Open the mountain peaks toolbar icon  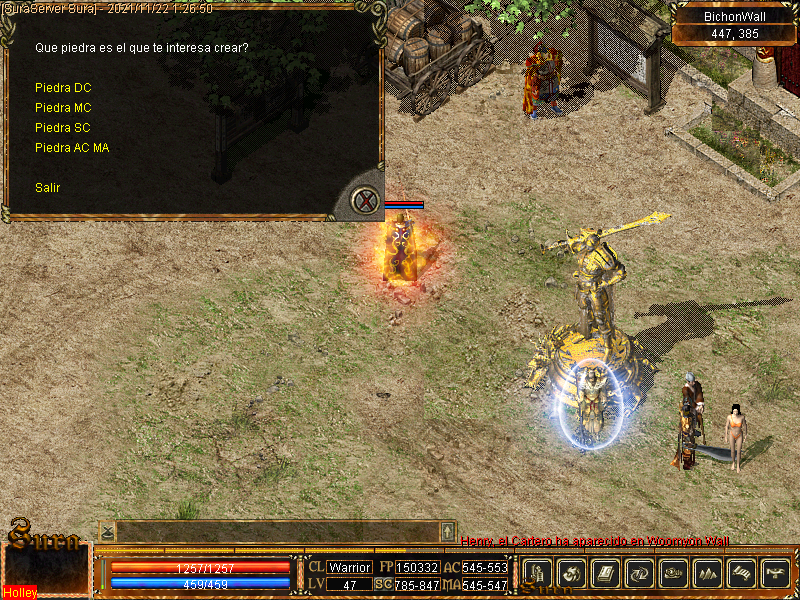[708, 573]
